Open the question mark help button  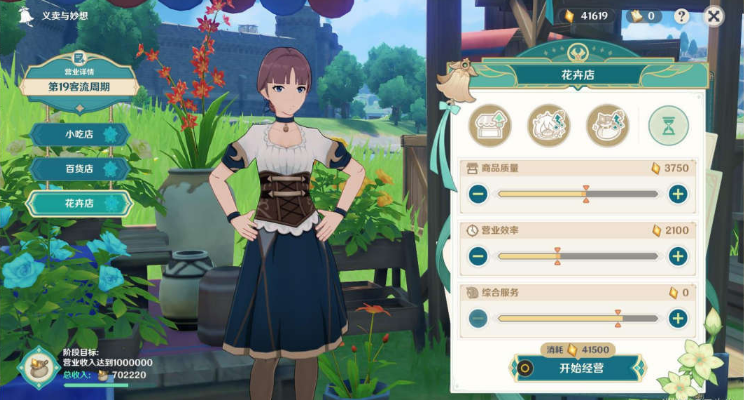681,16
